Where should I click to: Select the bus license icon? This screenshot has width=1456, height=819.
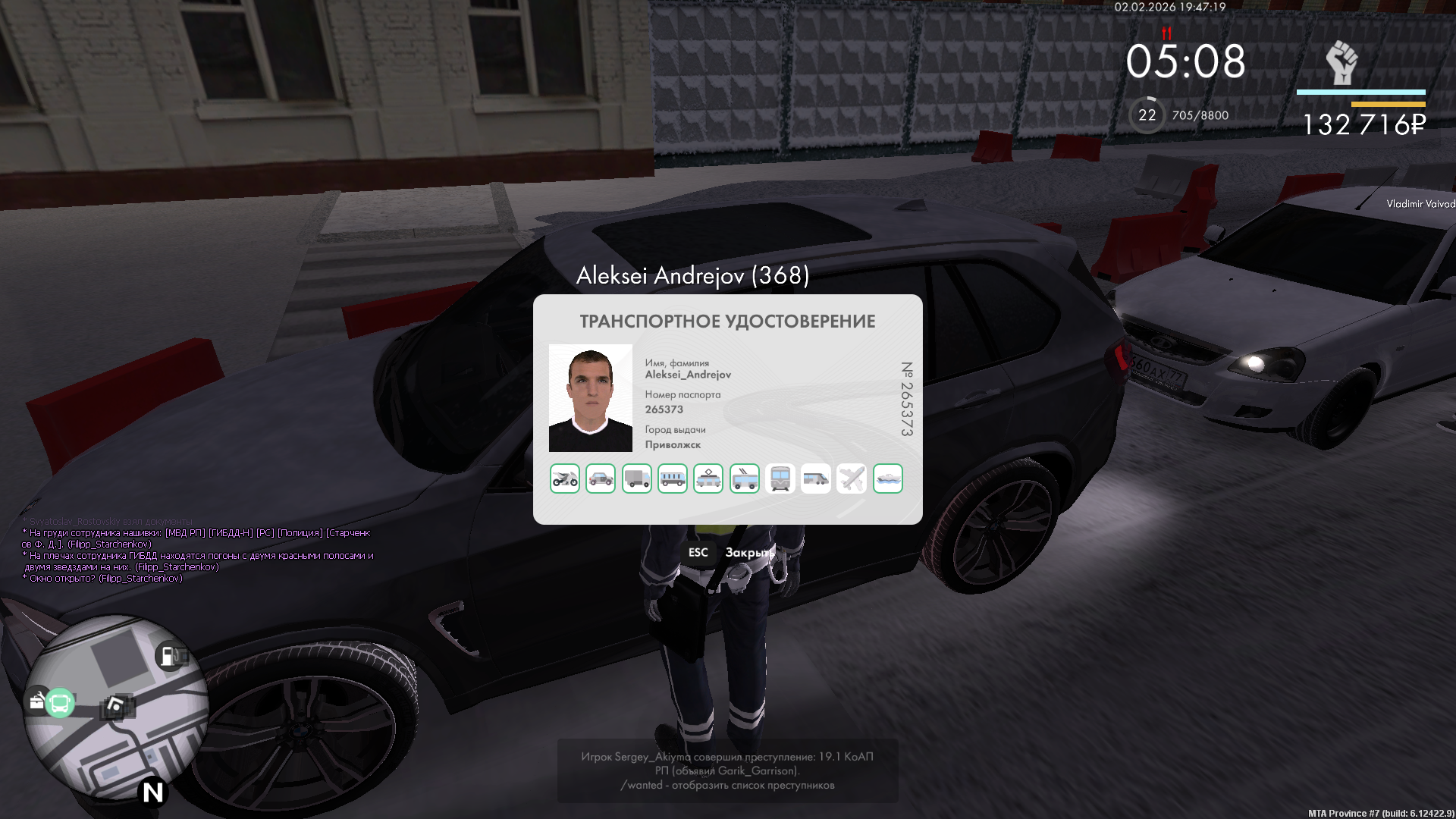click(673, 479)
